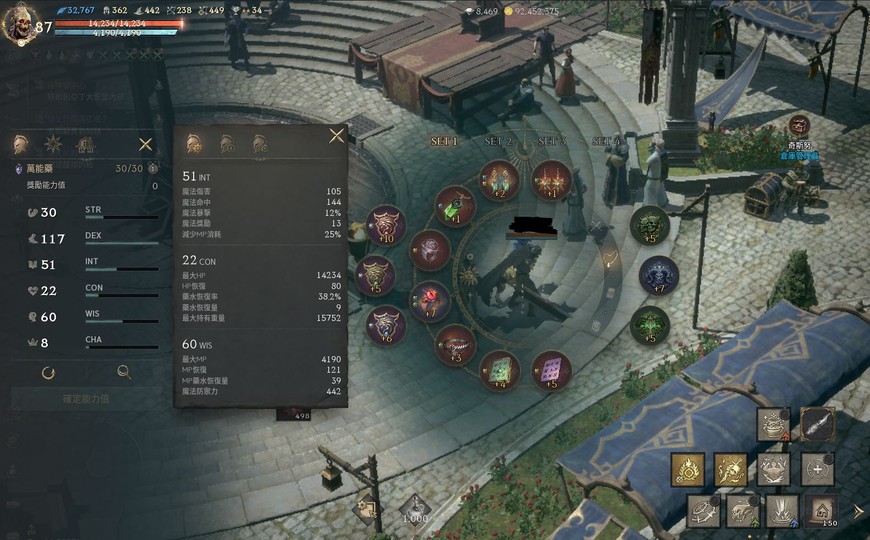This screenshot has width=870, height=540.
Task: Click the magnifying glass under the stats
Action: coord(124,373)
